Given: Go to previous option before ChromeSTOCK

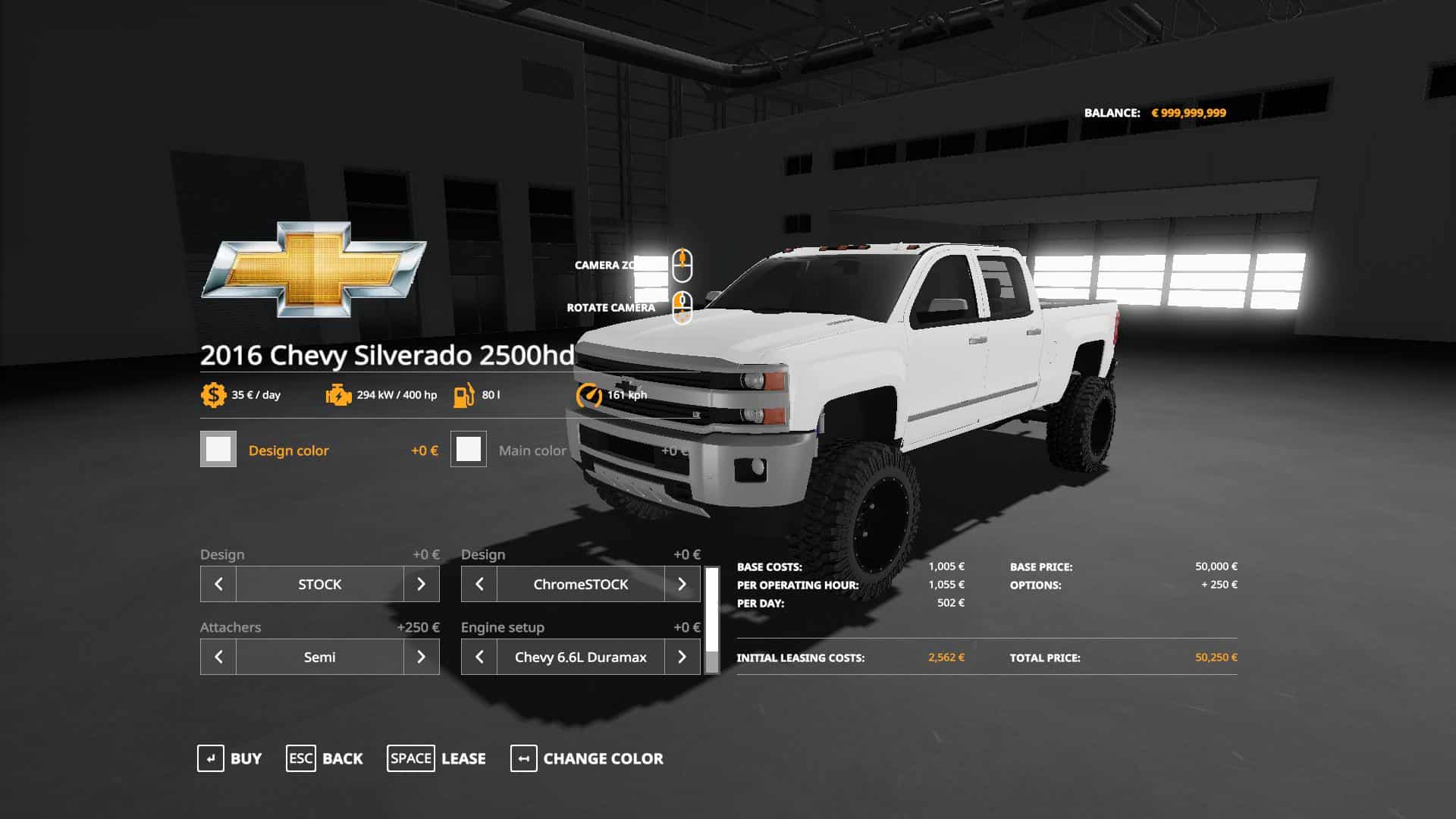Looking at the screenshot, I should [479, 584].
